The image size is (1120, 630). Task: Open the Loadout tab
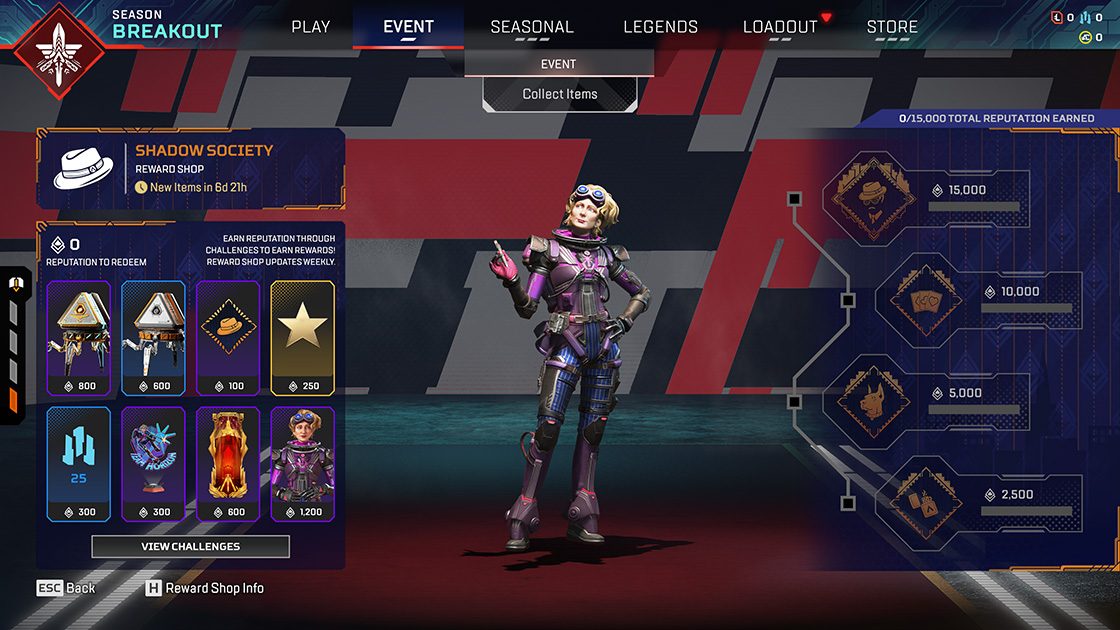tap(780, 27)
